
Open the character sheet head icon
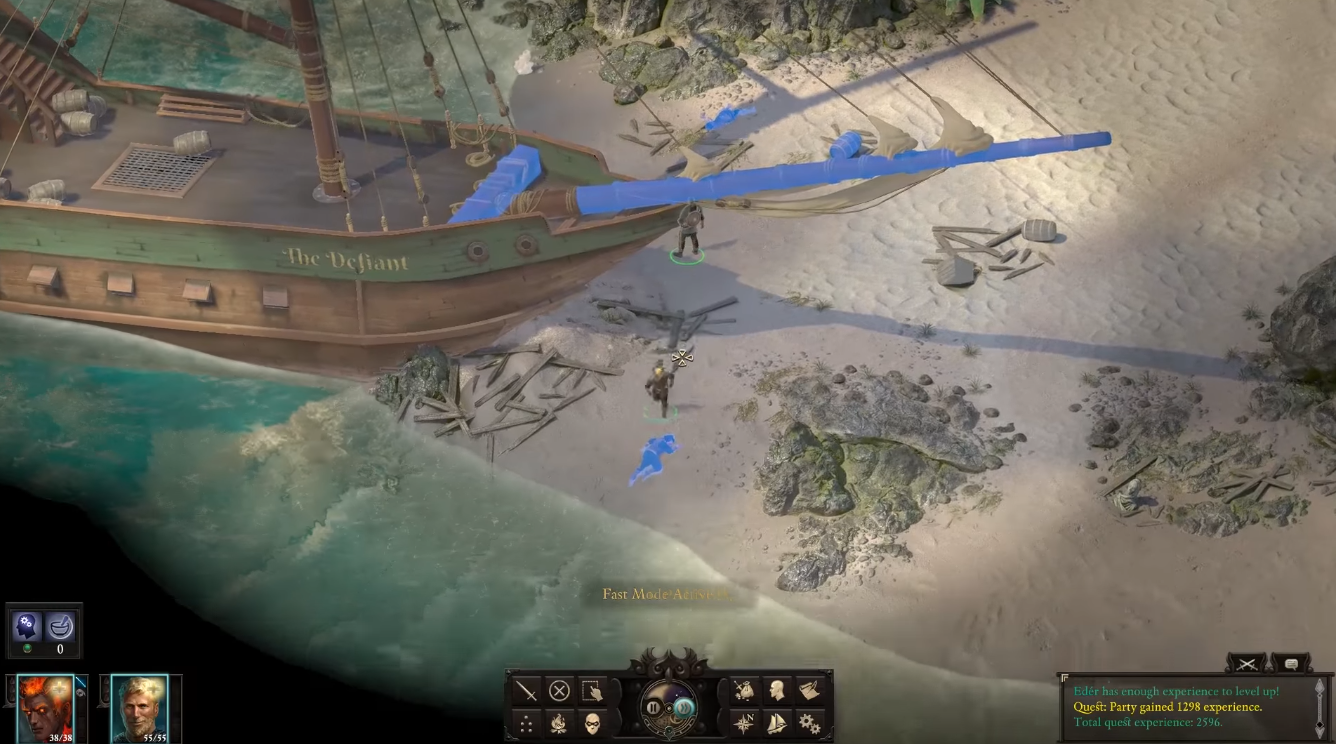point(777,691)
